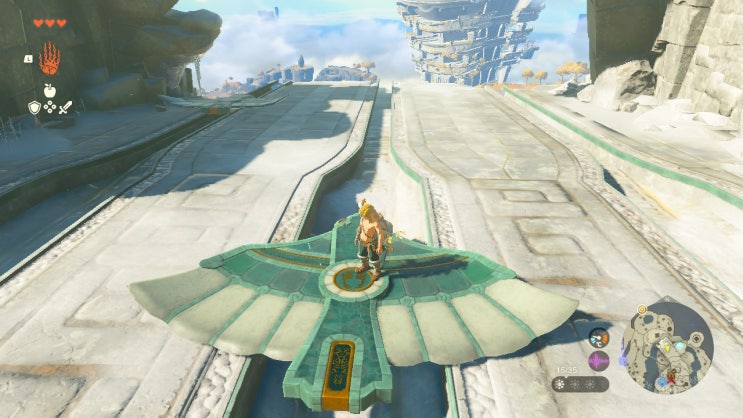This screenshot has width=743, height=418.
Task: Activate the Ultrahand ability hand icon
Action: (49, 59)
